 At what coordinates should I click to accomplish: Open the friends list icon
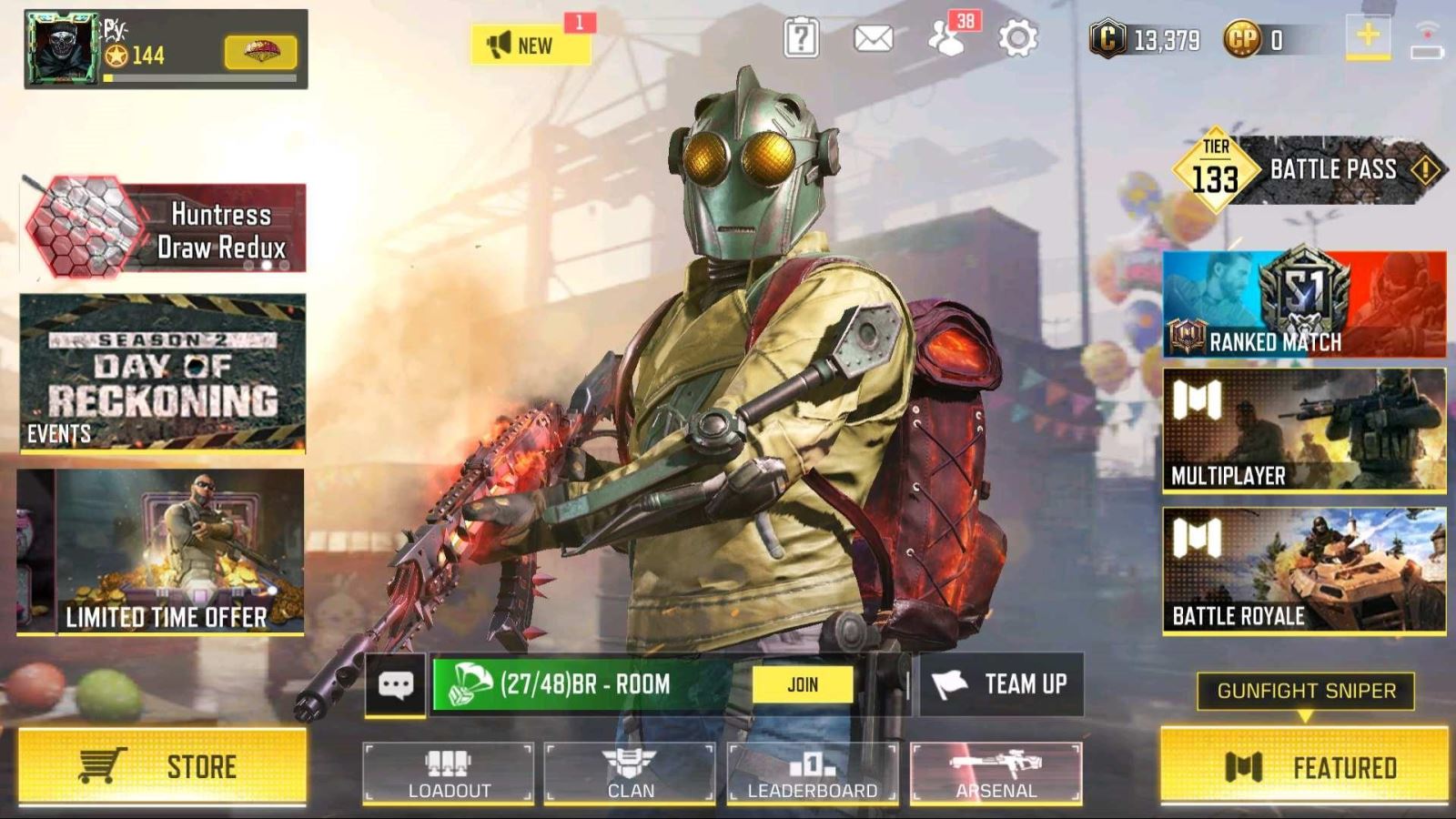(x=947, y=39)
